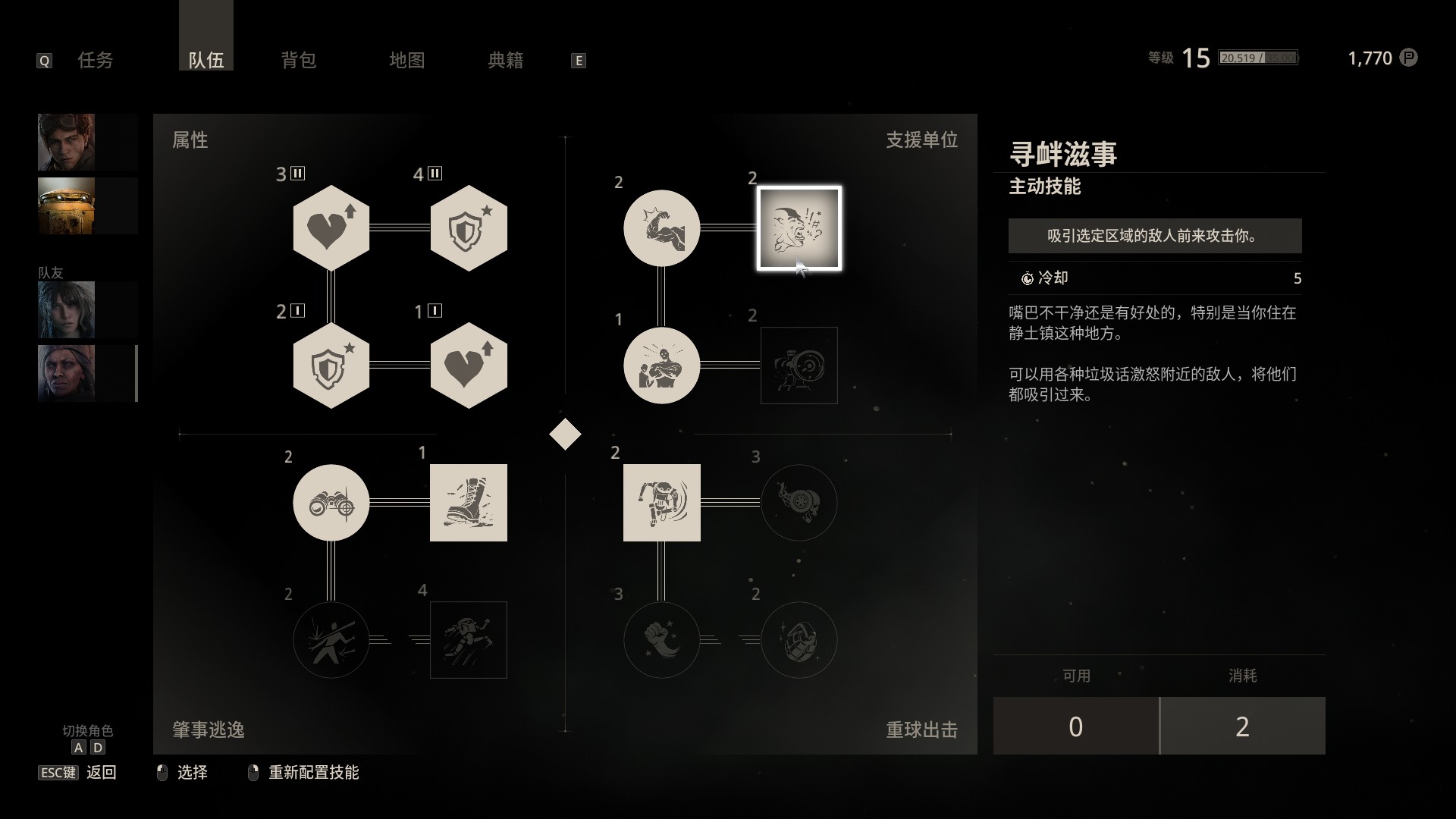Select the turret cannon skill icon
This screenshot has width=1456, height=819.
[799, 366]
